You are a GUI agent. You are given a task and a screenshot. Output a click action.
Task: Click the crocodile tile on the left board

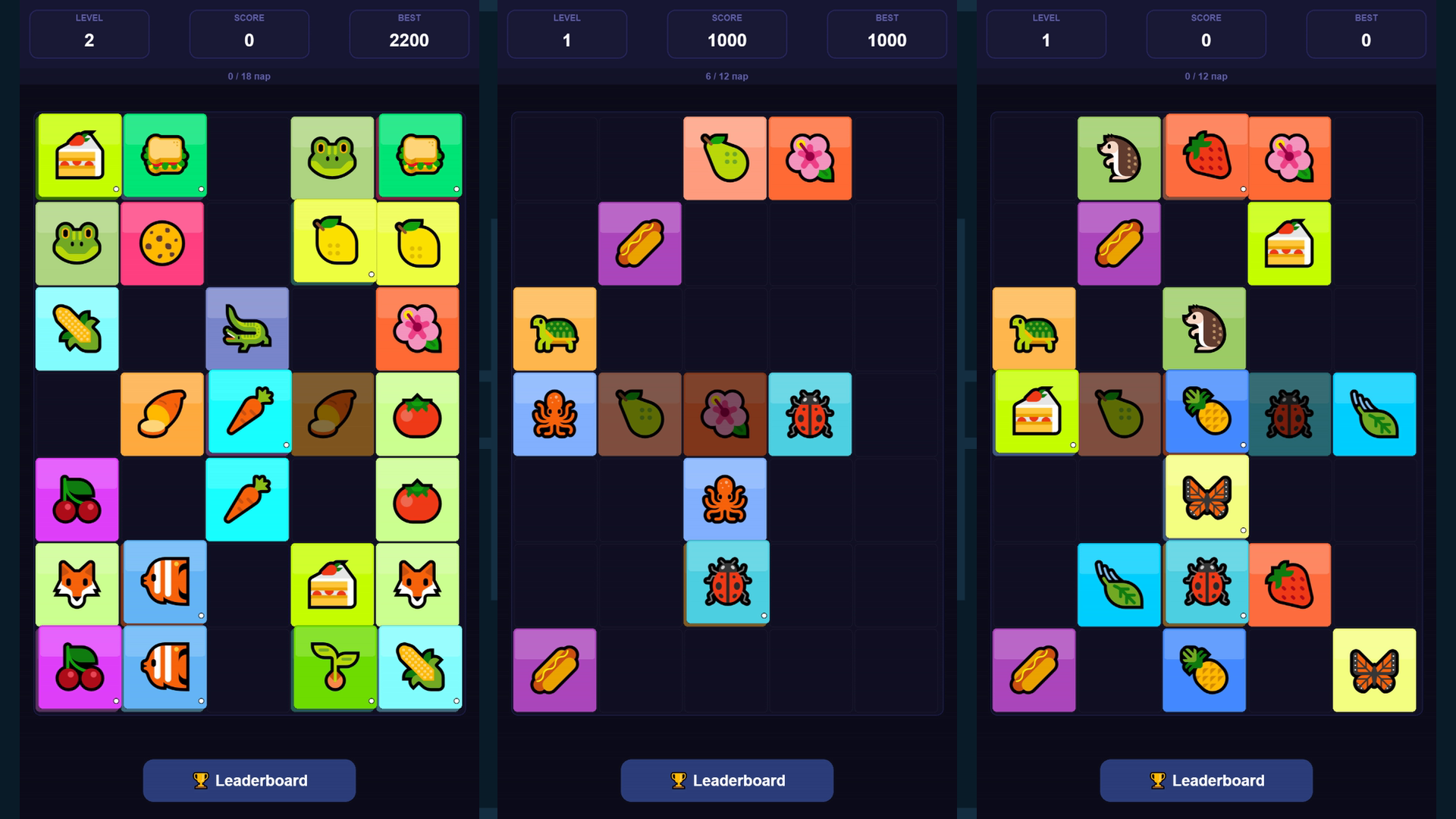pos(247,329)
